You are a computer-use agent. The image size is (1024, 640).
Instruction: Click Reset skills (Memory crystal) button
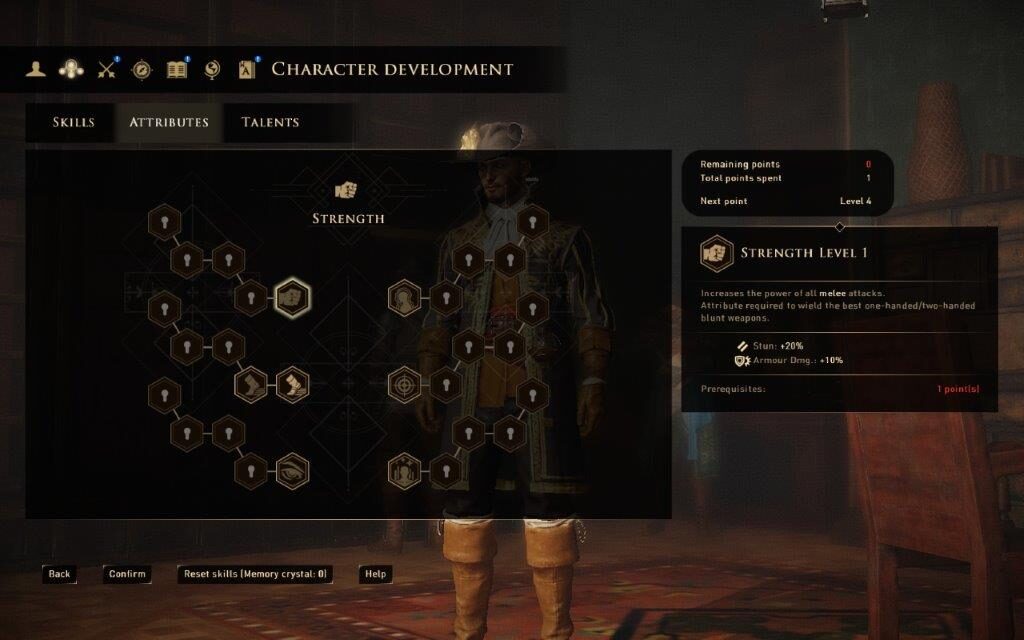pos(255,574)
